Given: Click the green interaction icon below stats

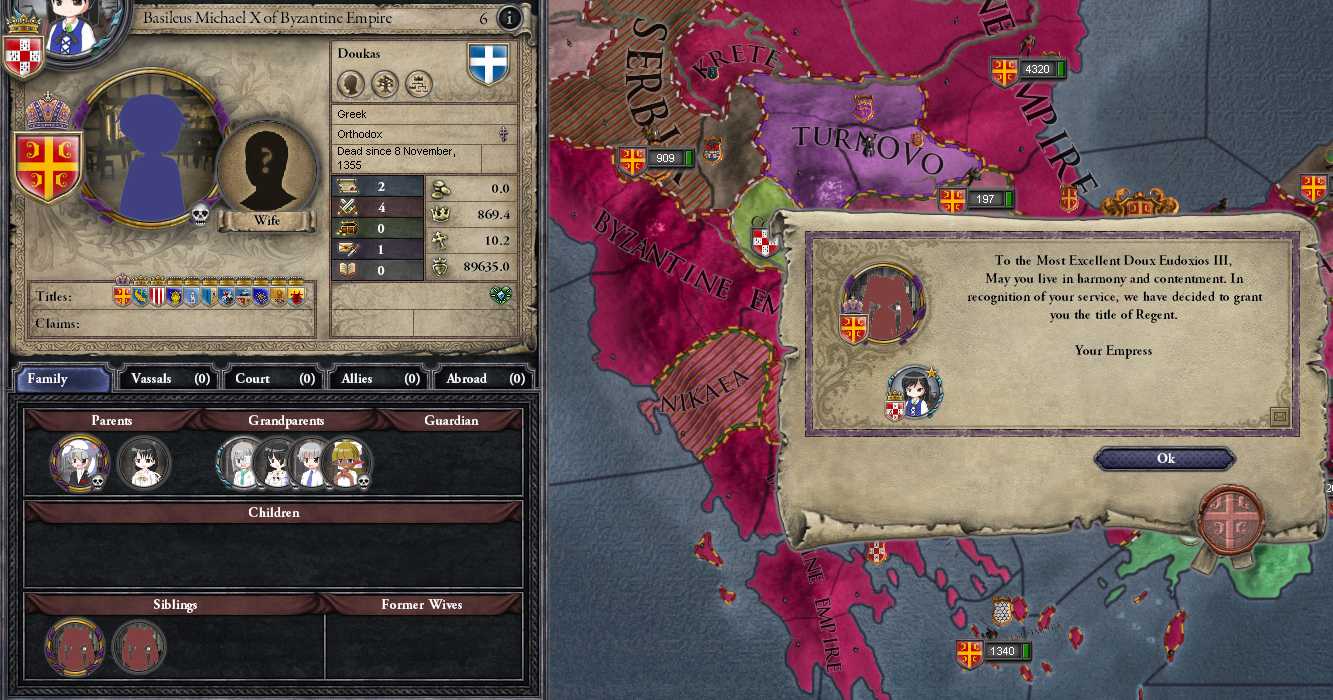Looking at the screenshot, I should tap(501, 294).
